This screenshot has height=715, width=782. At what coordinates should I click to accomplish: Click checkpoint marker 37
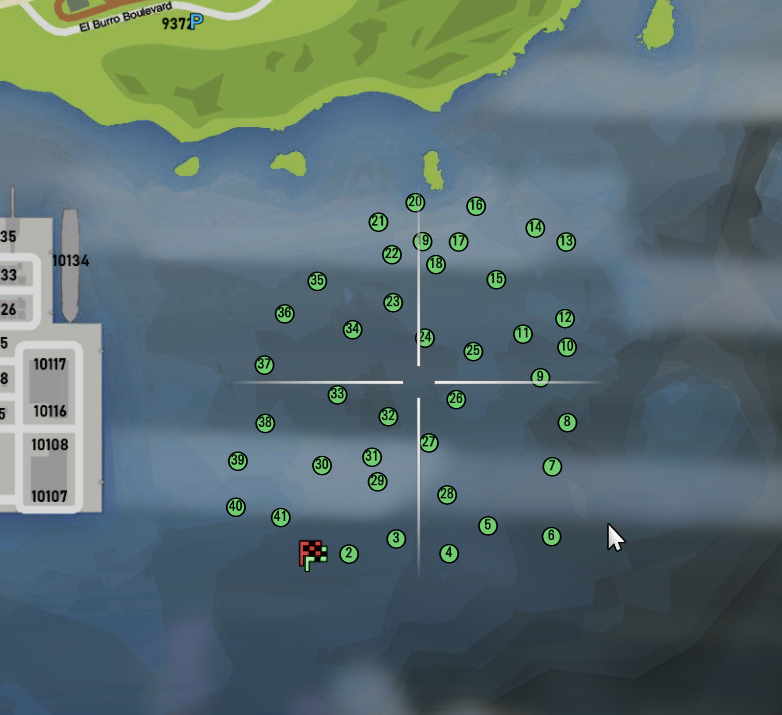(264, 365)
